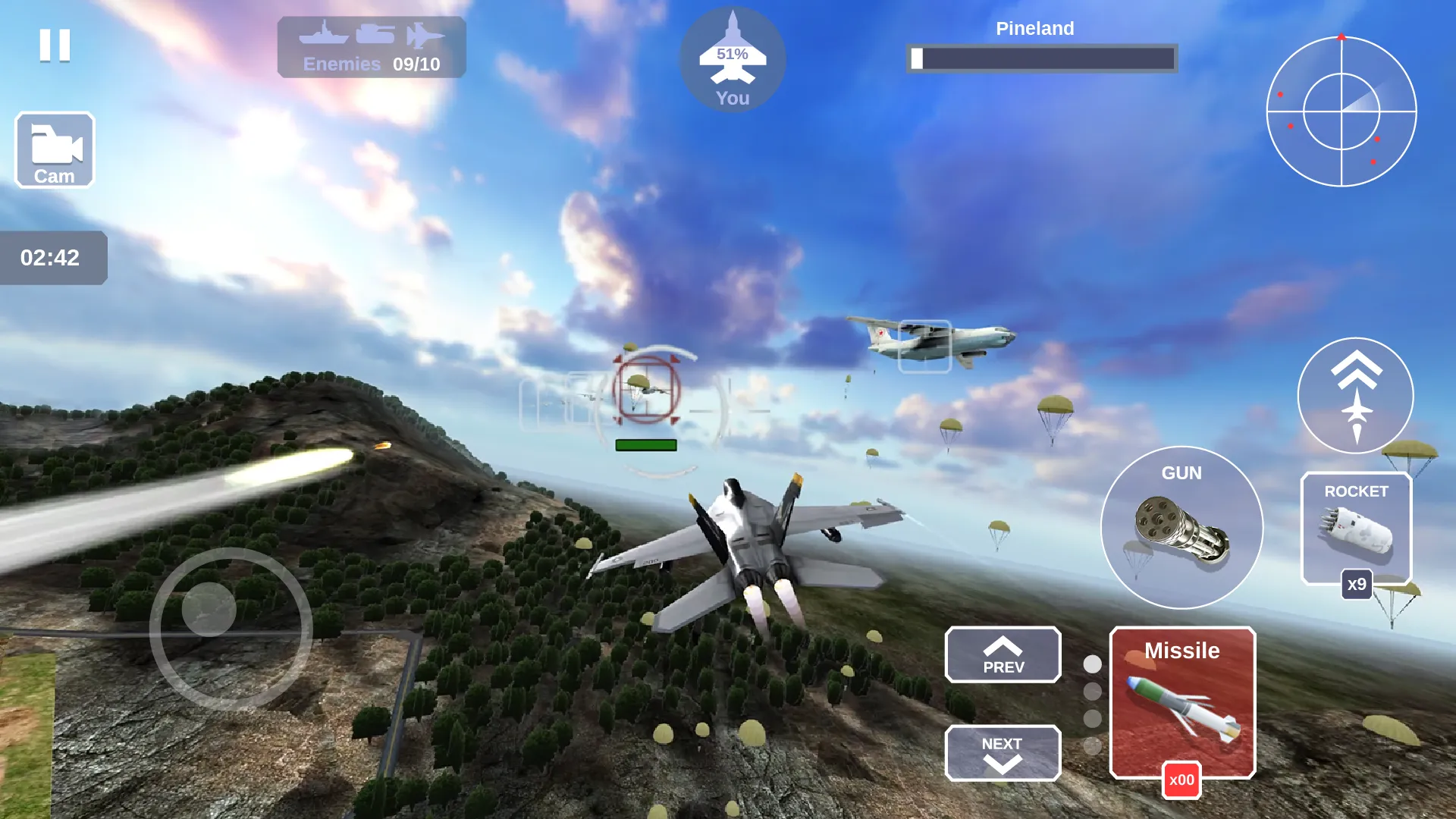
Task: Pause the game
Action: click(x=53, y=47)
